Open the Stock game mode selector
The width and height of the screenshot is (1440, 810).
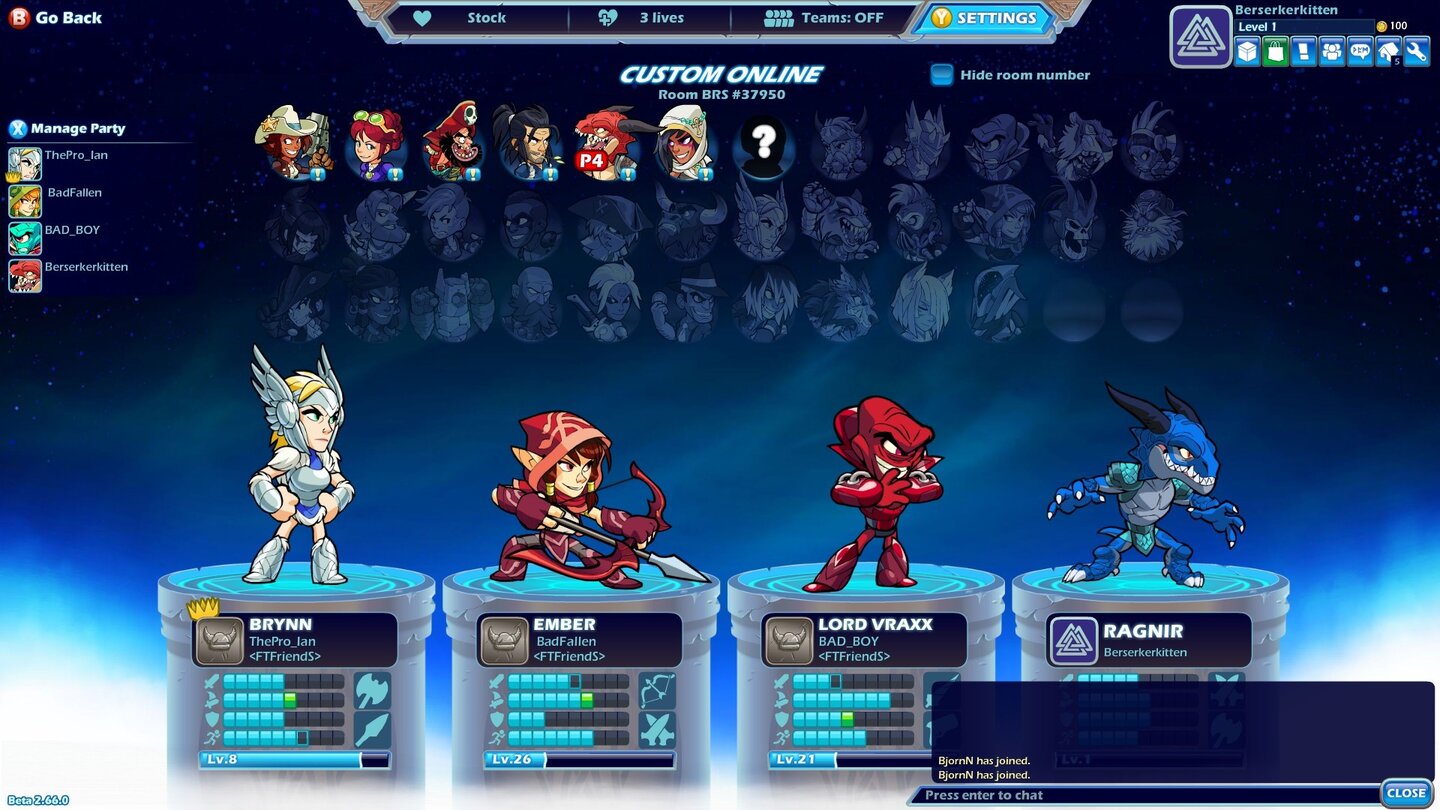pyautogui.click(x=487, y=17)
